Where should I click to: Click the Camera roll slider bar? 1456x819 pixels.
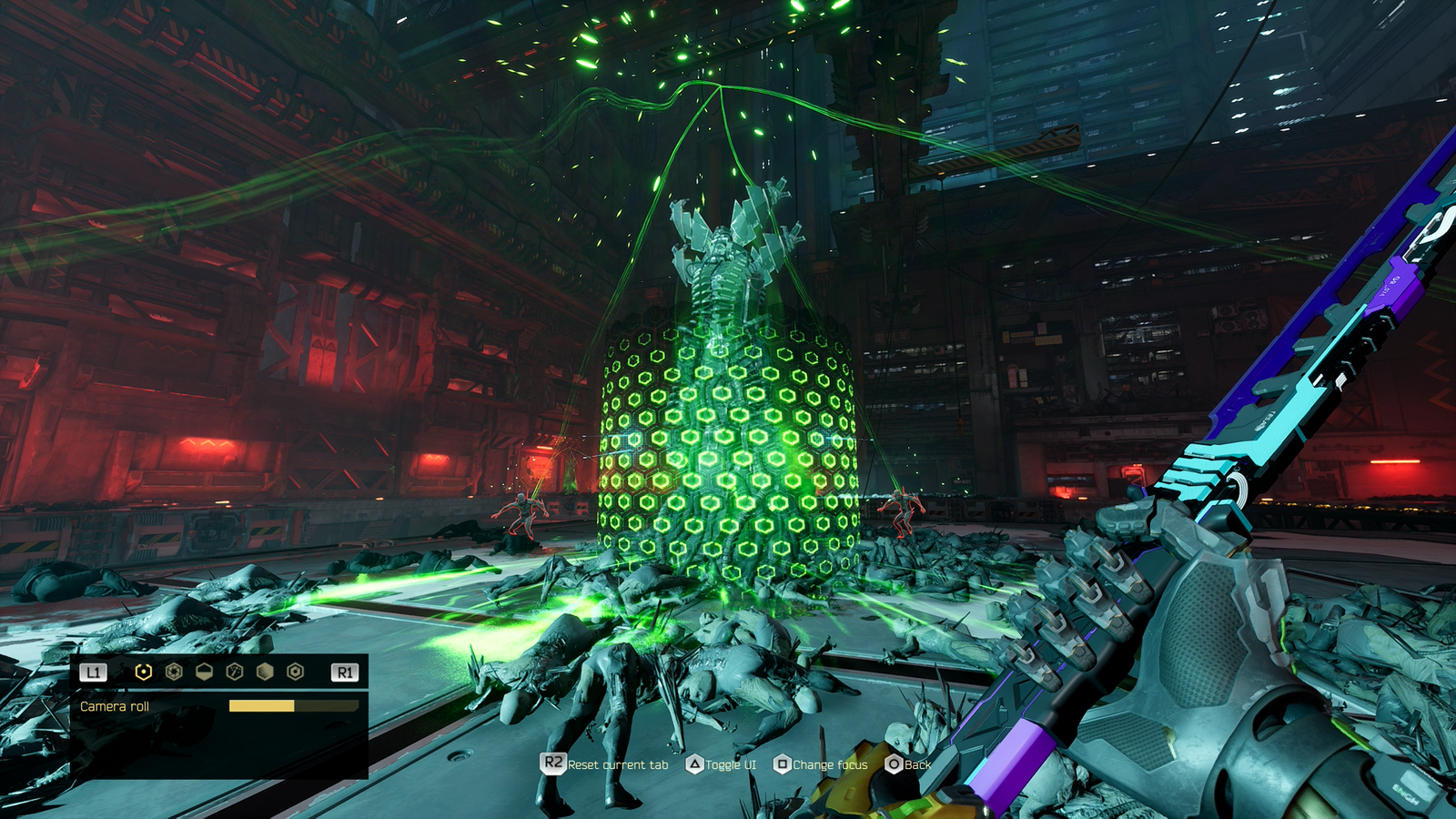[292, 705]
